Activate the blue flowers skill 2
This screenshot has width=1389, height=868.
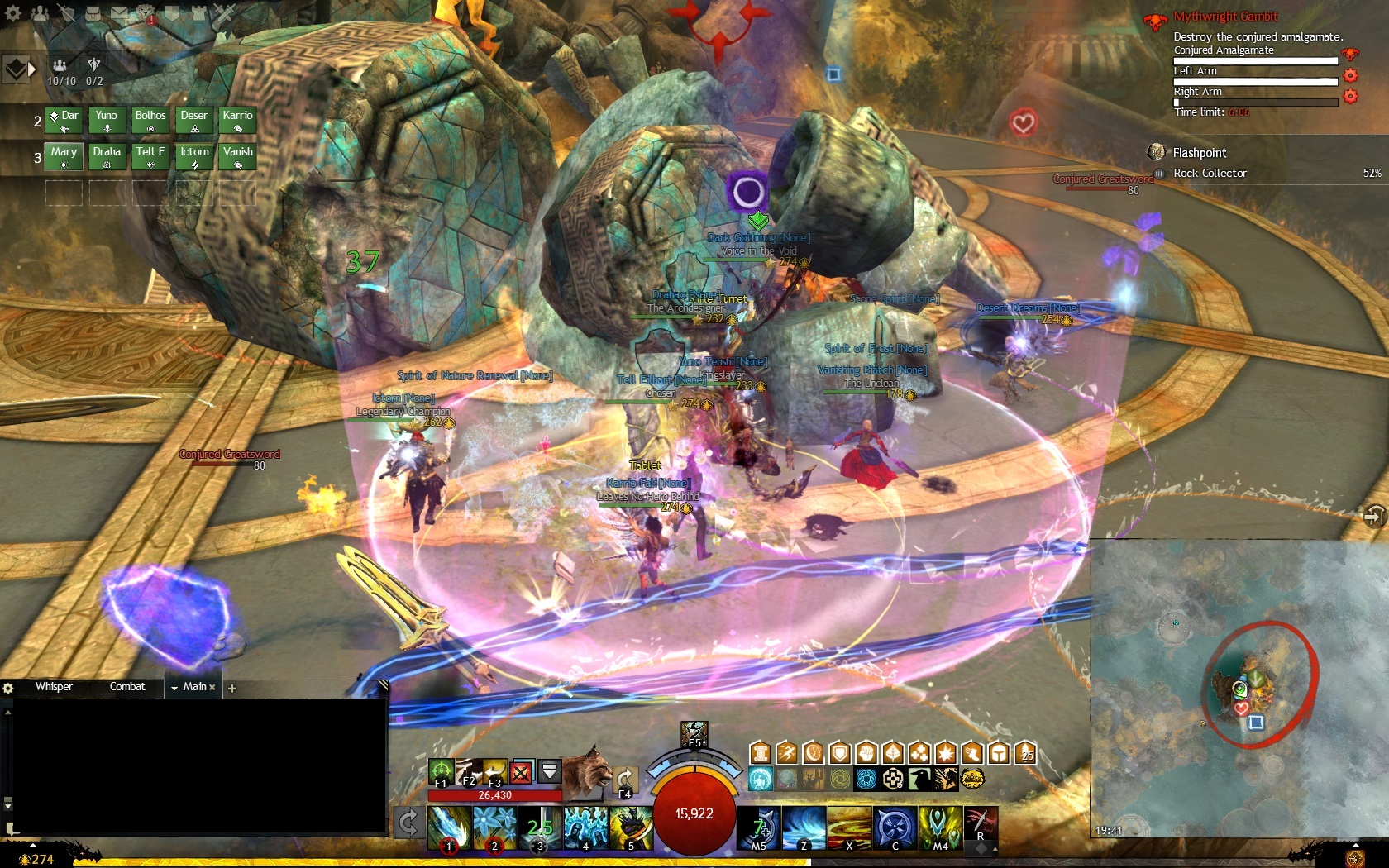tap(494, 827)
